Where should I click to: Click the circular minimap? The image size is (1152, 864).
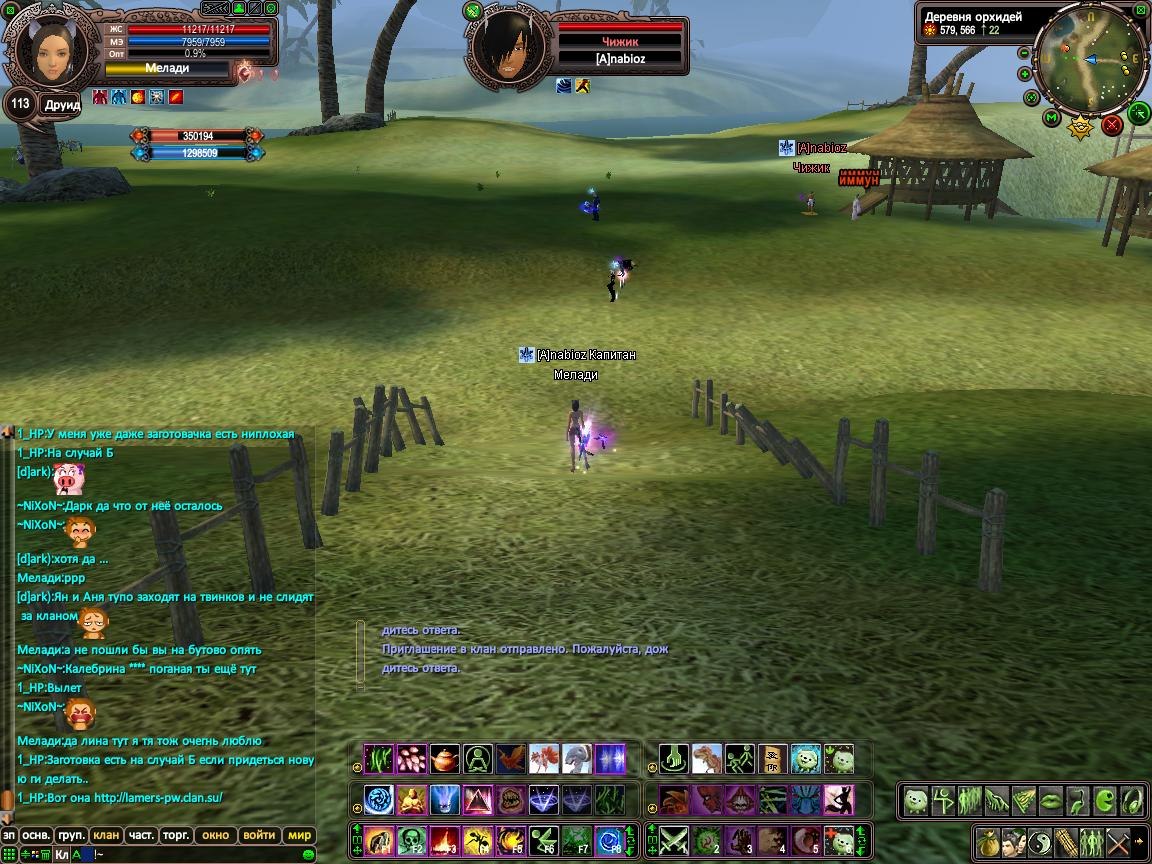(1090, 60)
